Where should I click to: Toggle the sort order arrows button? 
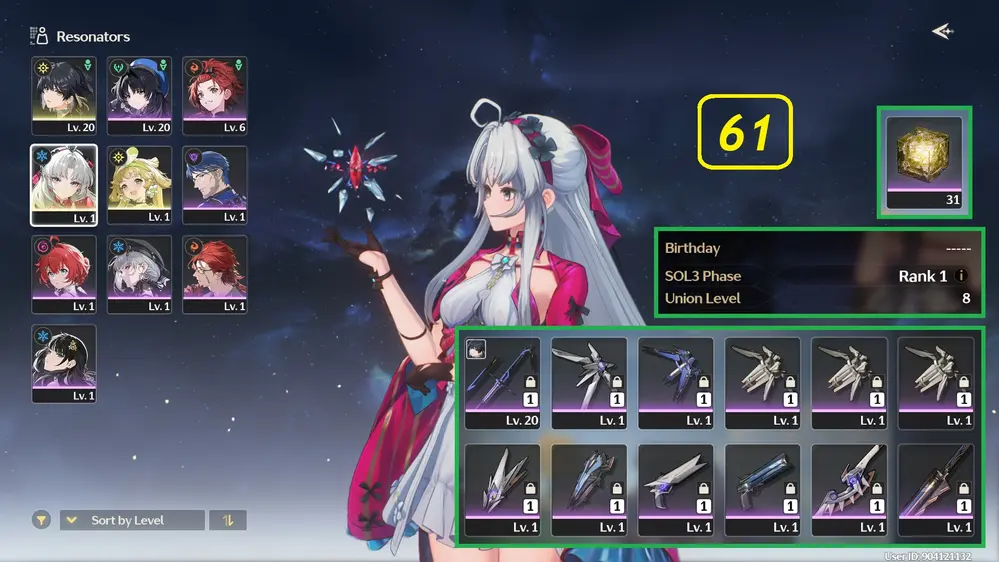(228, 520)
